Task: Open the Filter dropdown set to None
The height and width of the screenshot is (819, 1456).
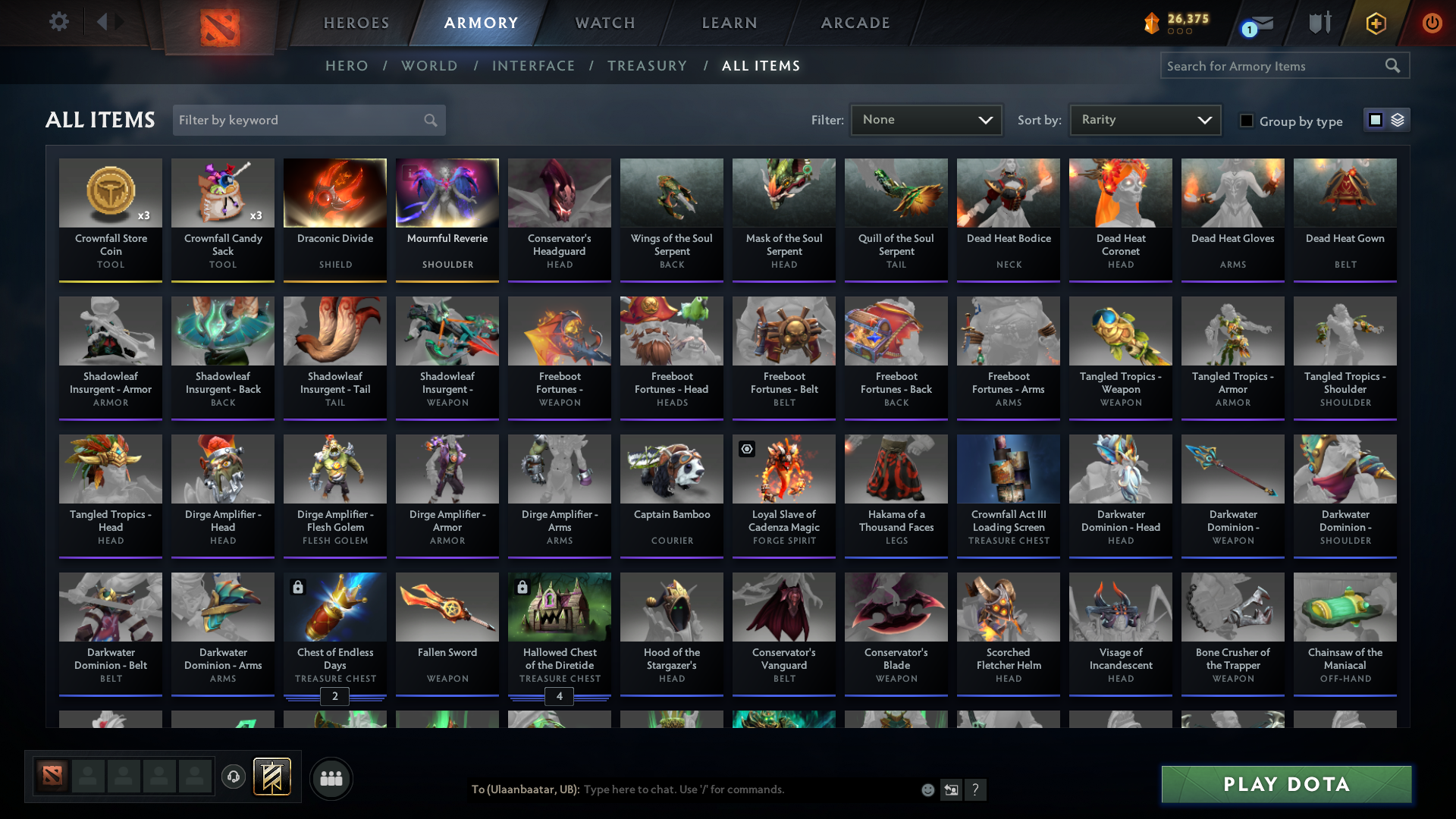Action: pyautogui.click(x=925, y=119)
